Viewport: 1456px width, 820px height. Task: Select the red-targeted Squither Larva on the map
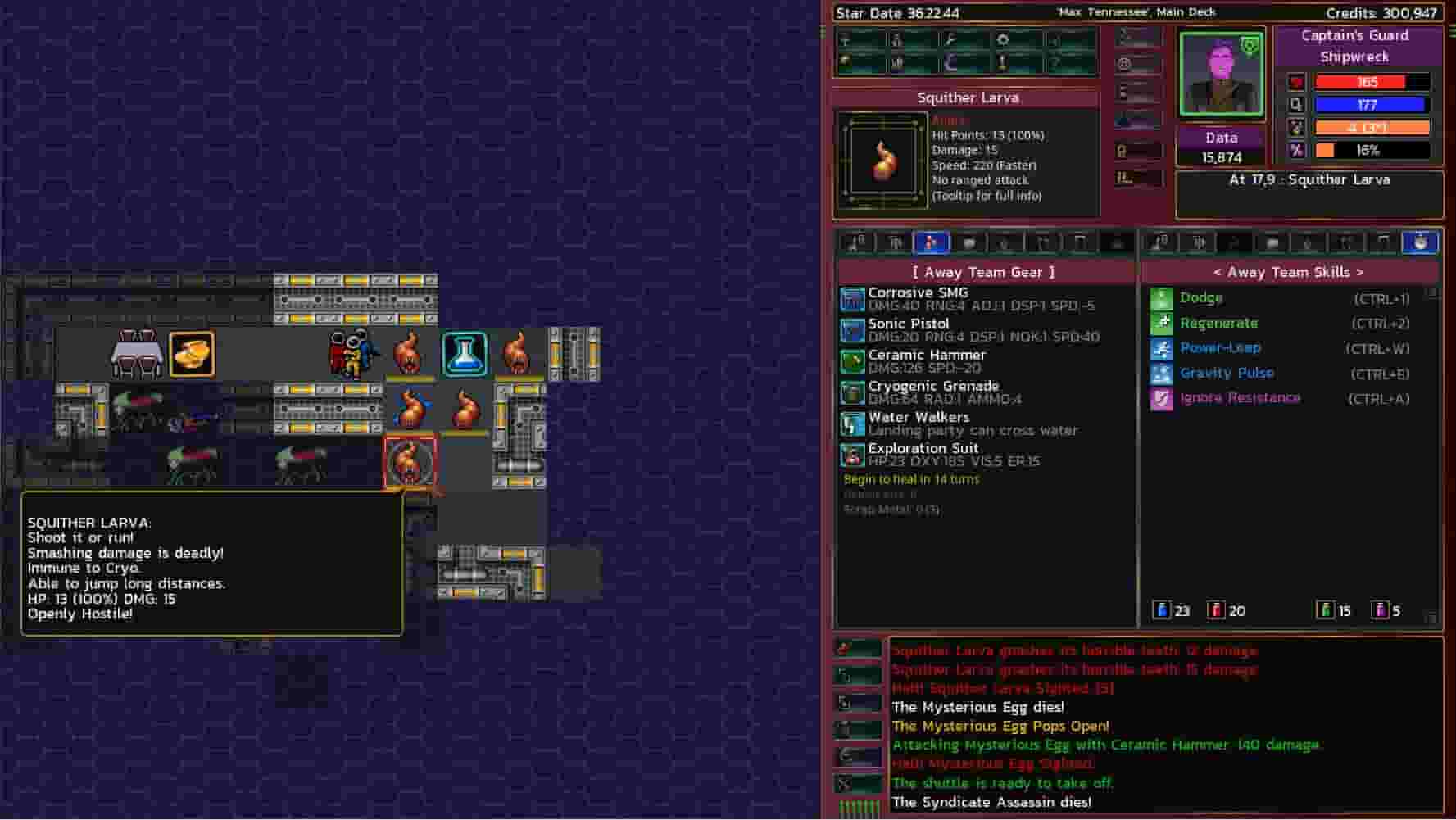click(x=410, y=464)
